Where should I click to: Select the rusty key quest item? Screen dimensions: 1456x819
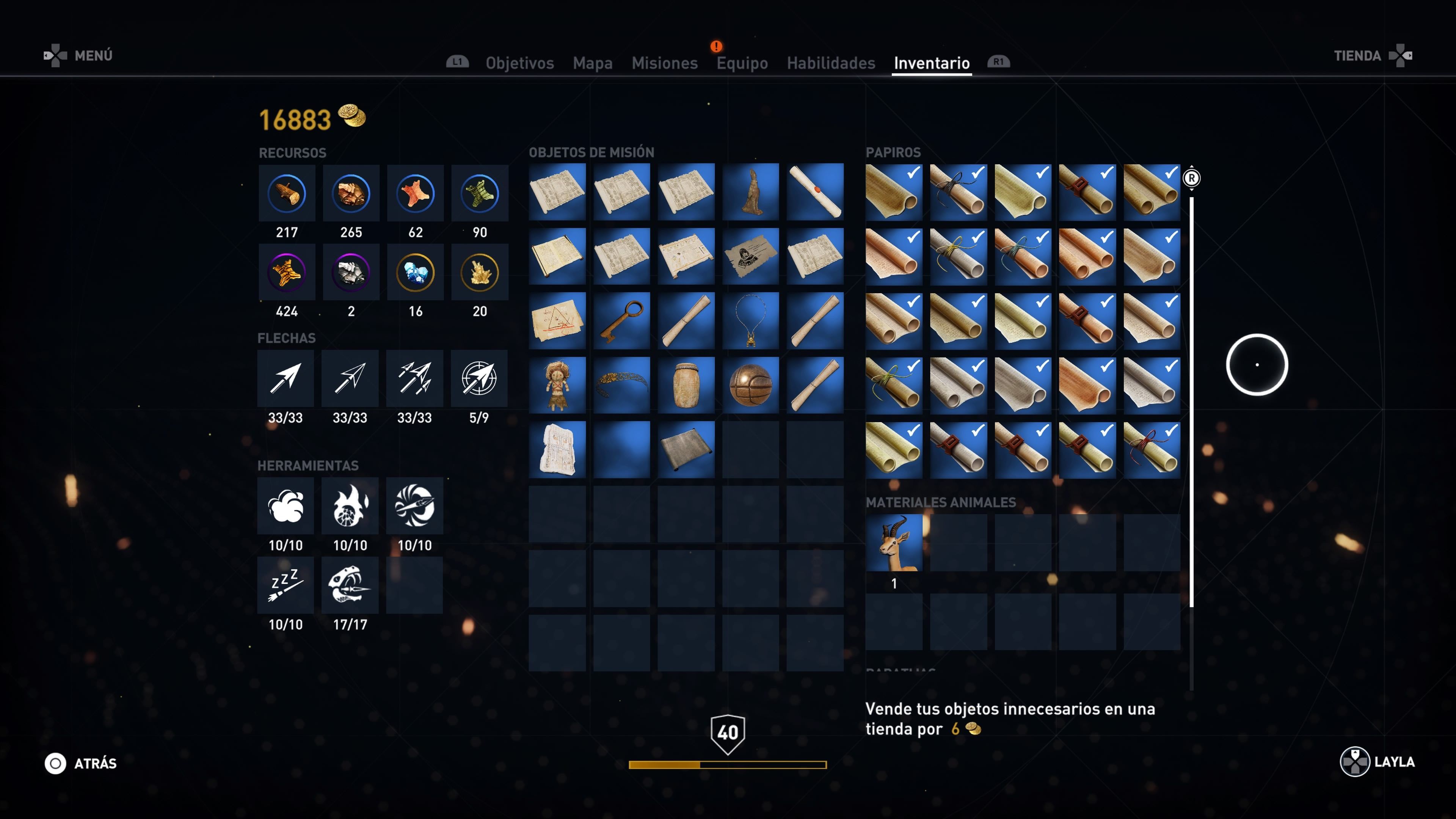[x=621, y=320]
